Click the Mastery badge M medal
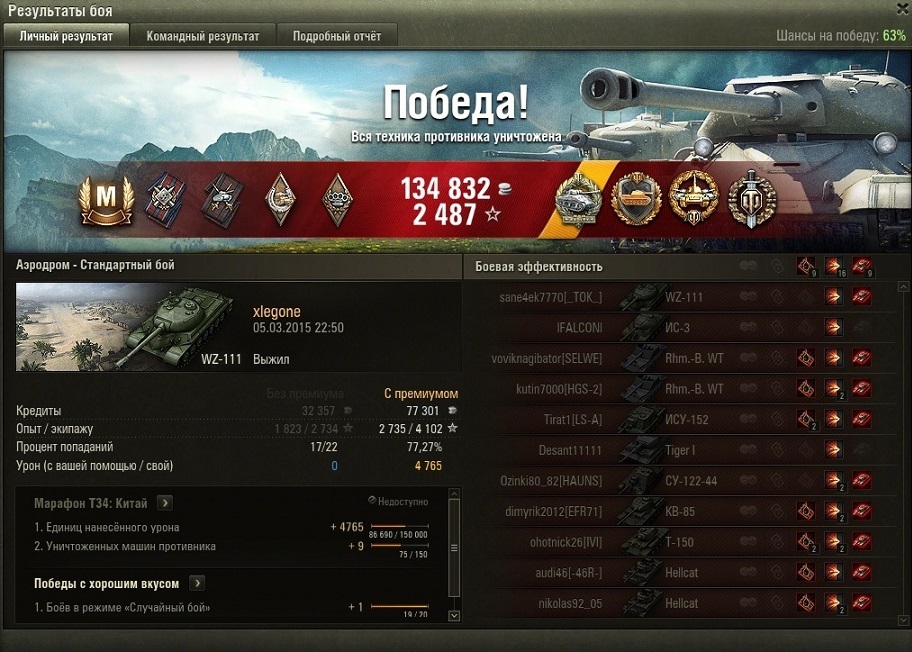Screen dimensions: 912x652 coord(99,200)
